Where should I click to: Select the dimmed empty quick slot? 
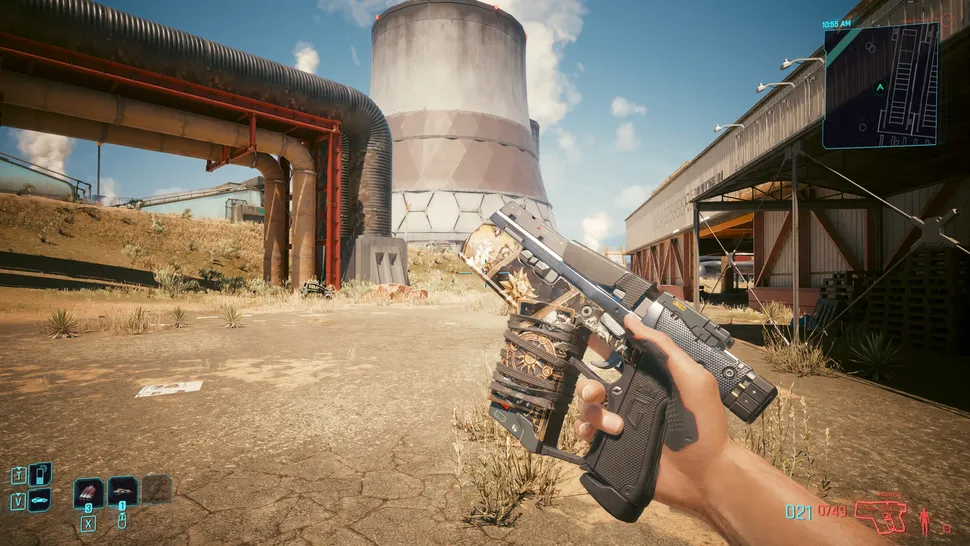coord(157,488)
